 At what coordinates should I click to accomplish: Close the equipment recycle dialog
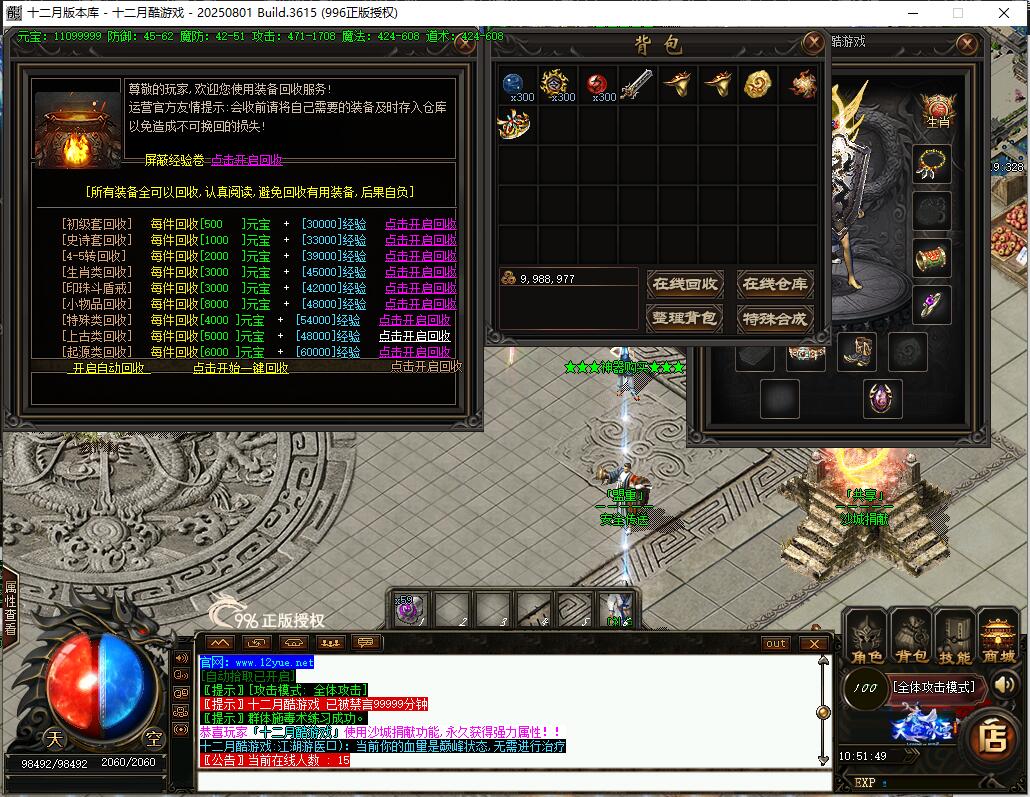[464, 43]
